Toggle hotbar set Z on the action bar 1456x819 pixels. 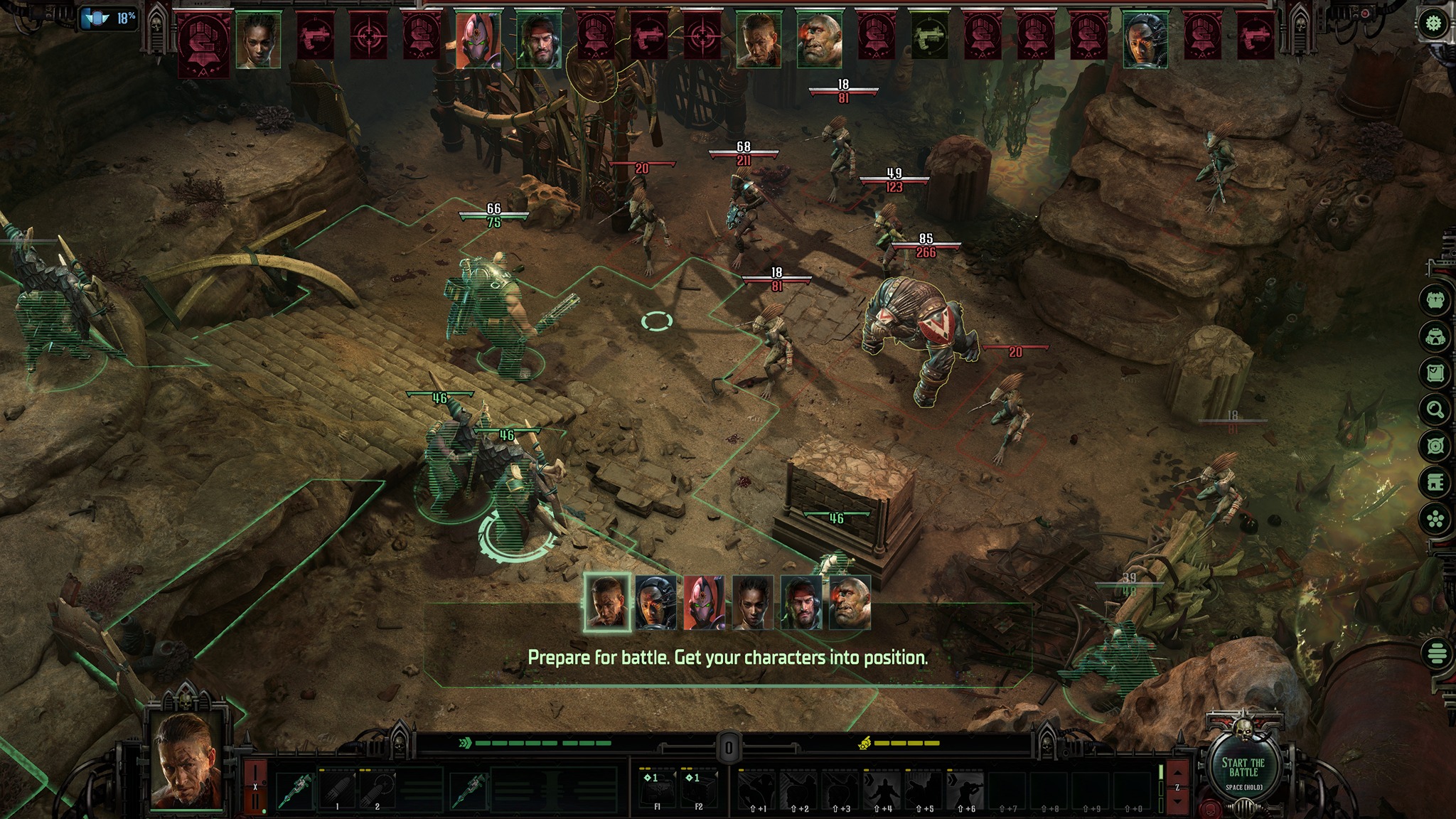[1177, 786]
